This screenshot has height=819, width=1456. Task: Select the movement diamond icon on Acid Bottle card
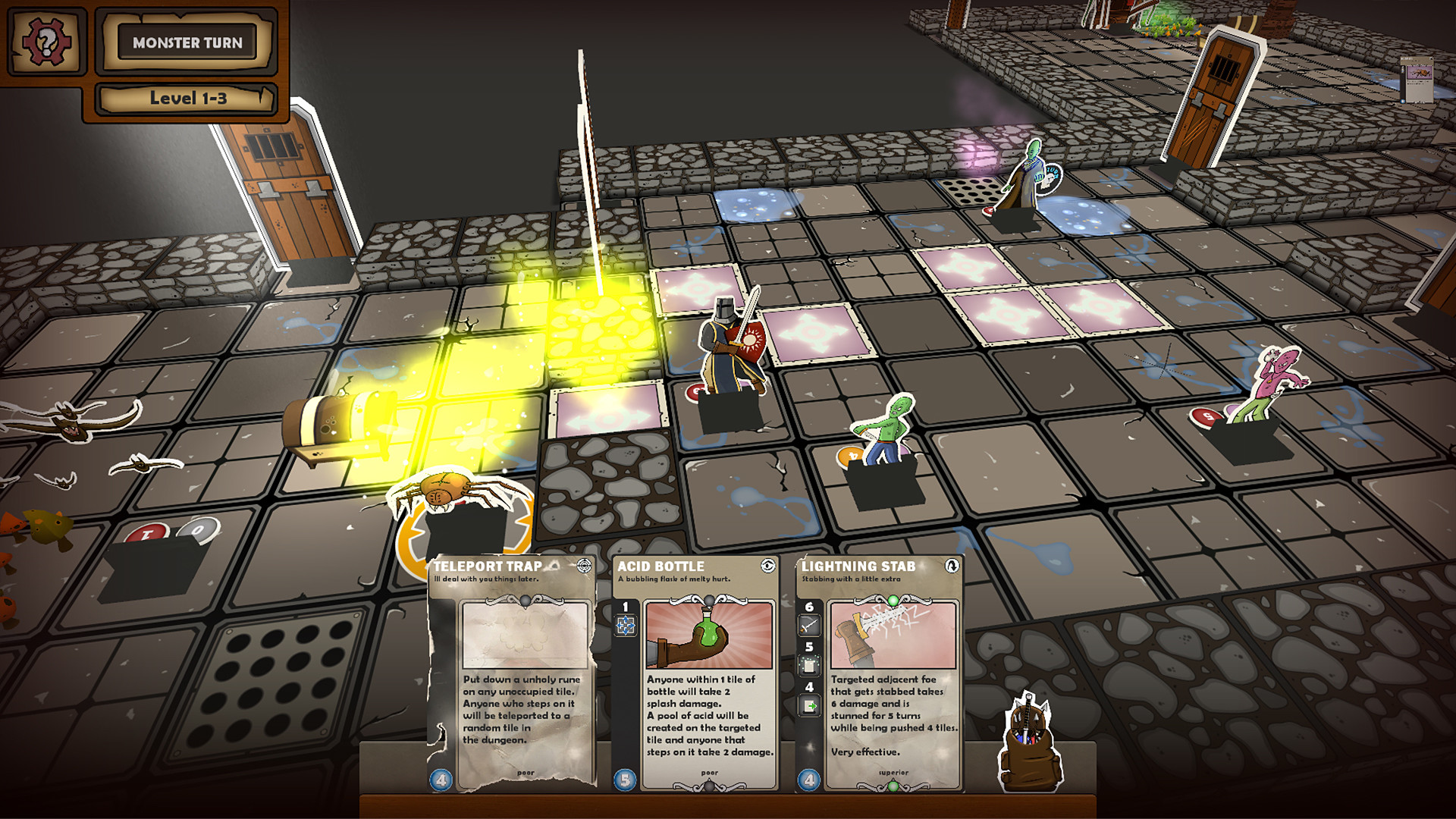[626, 625]
